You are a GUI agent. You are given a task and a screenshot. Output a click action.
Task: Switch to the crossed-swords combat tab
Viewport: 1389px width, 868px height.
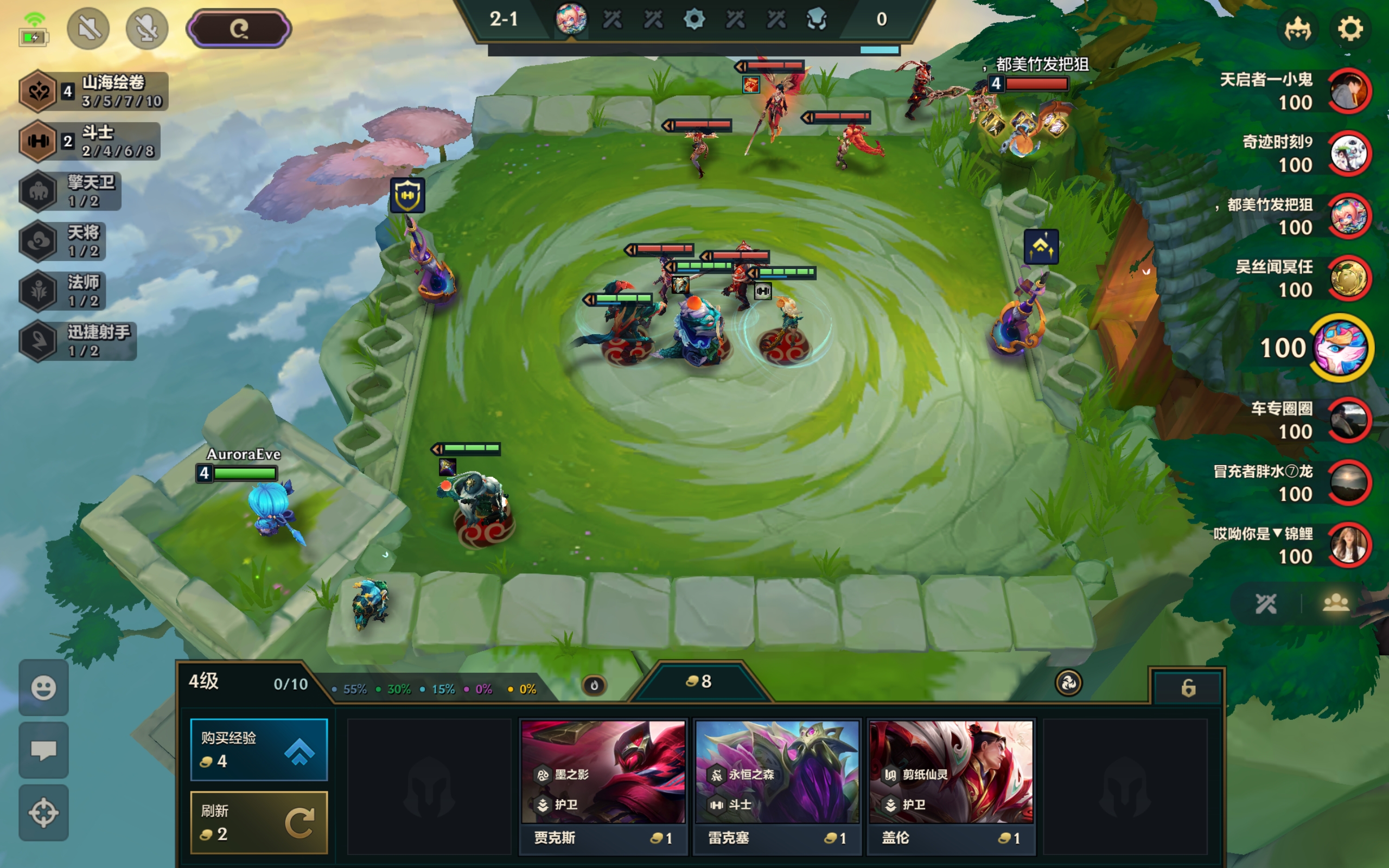pyautogui.click(x=1266, y=603)
